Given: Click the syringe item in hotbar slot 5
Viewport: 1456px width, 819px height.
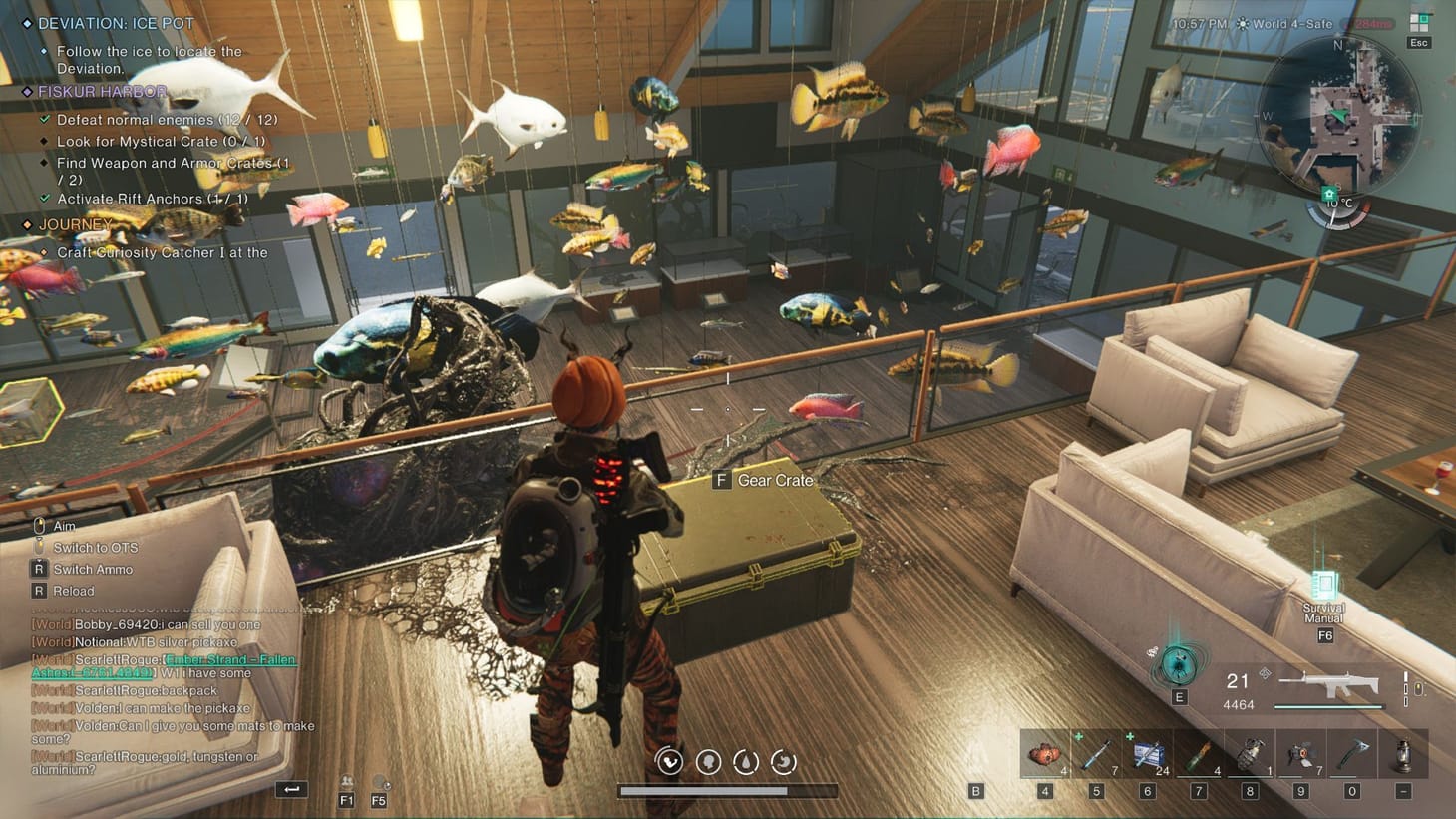Looking at the screenshot, I should tap(1094, 753).
